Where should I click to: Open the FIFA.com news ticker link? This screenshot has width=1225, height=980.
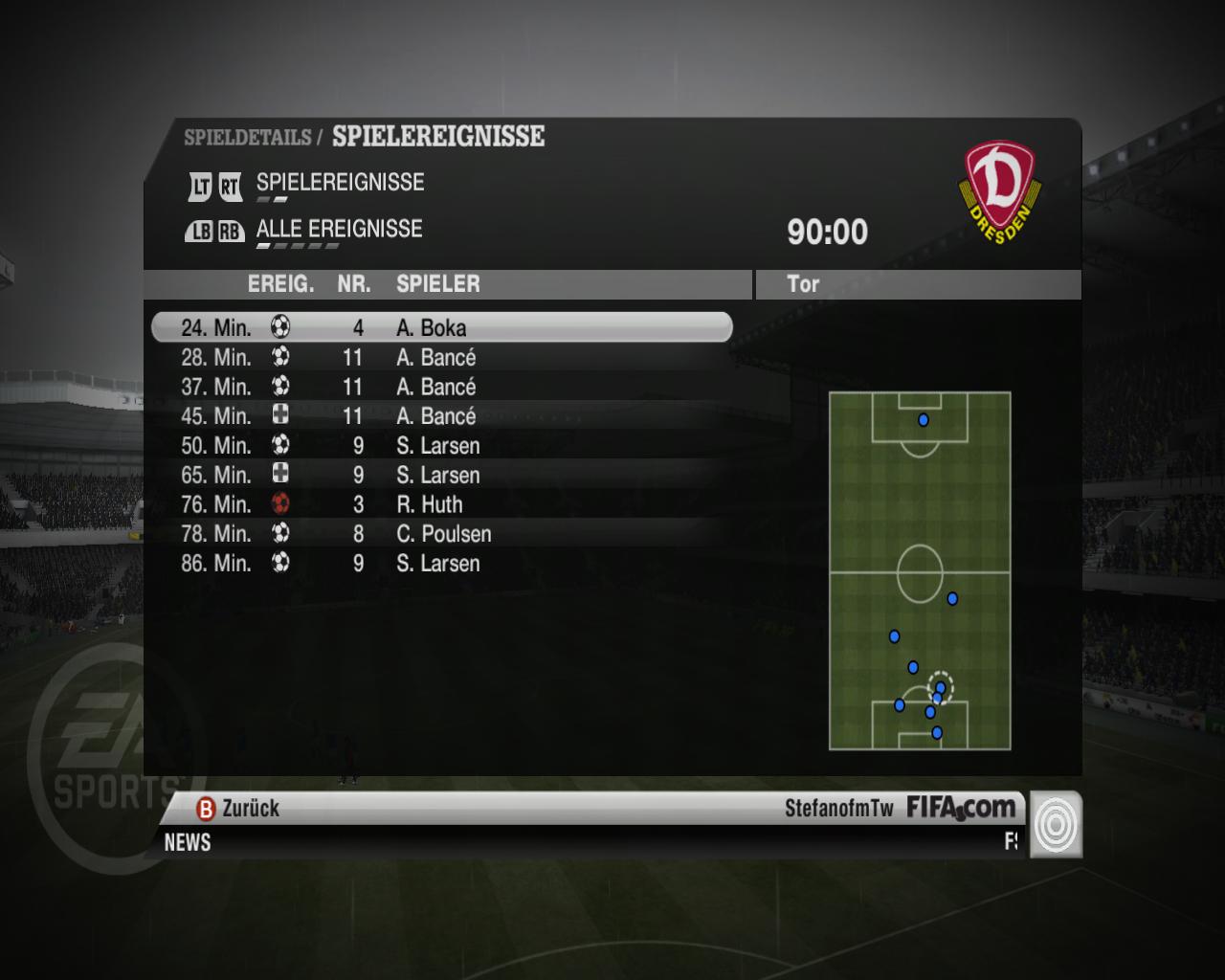(960, 809)
